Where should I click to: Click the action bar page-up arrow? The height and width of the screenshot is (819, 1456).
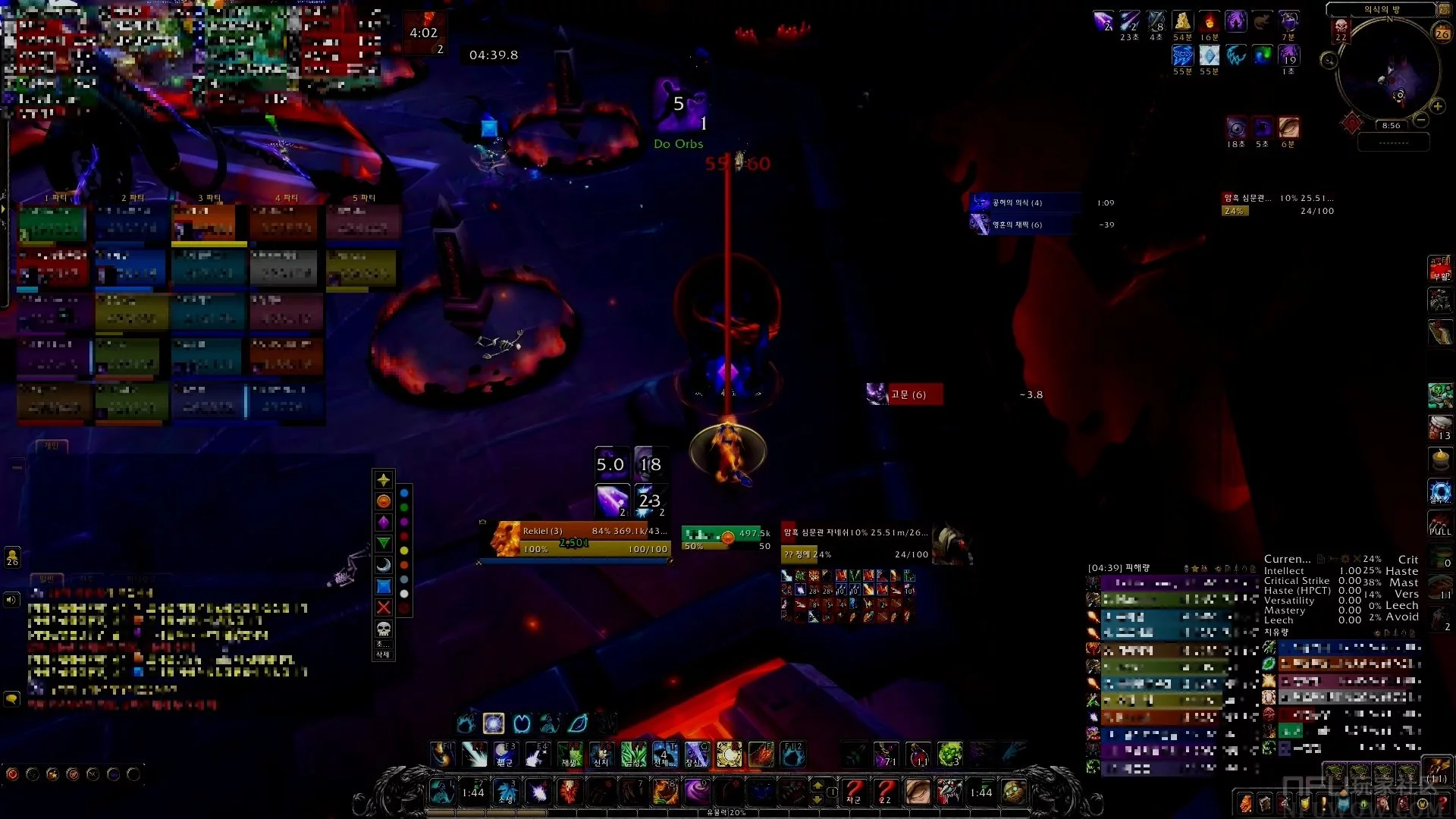pos(817,785)
